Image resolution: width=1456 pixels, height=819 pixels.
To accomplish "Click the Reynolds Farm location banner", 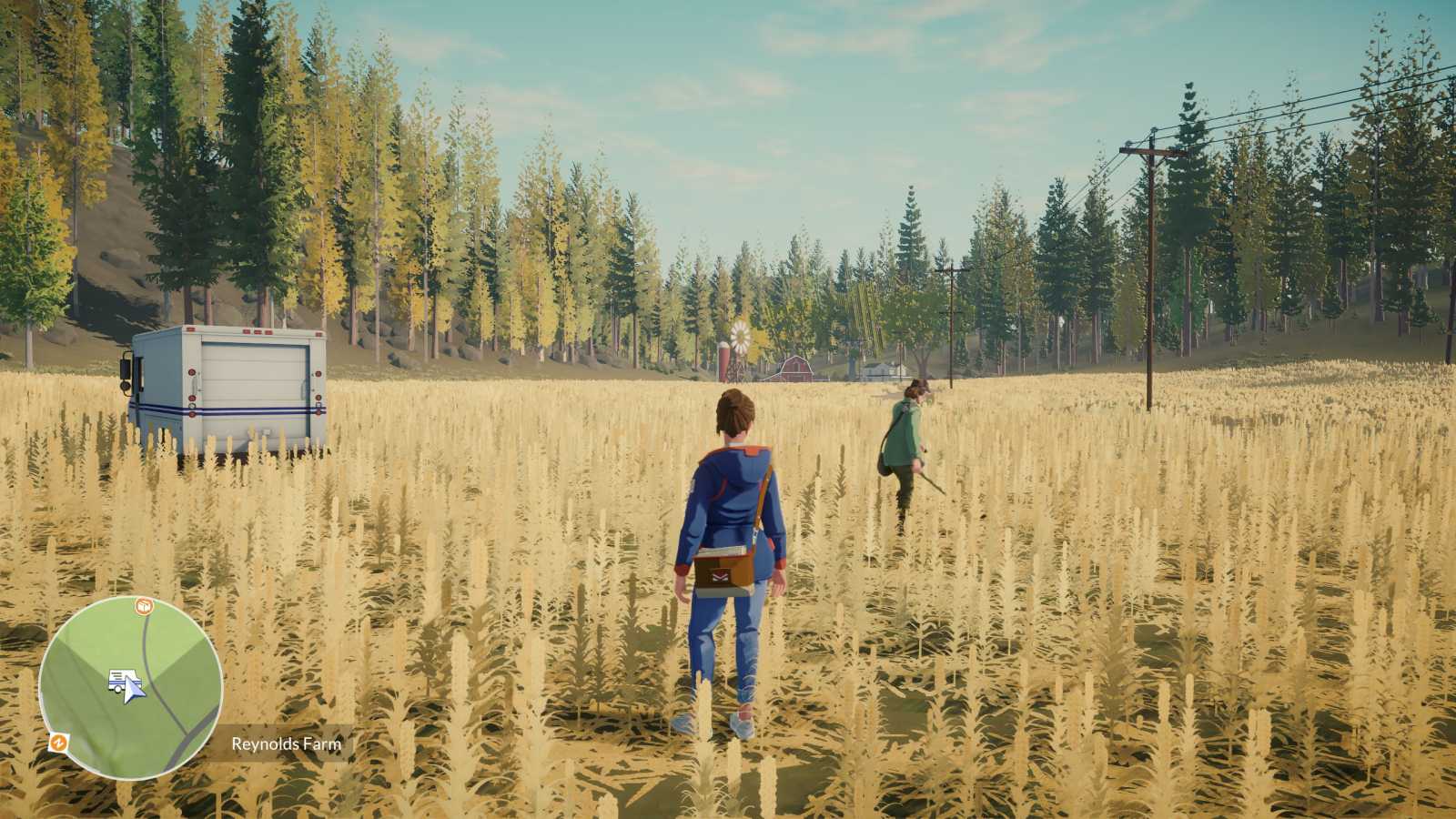I will click(x=285, y=744).
